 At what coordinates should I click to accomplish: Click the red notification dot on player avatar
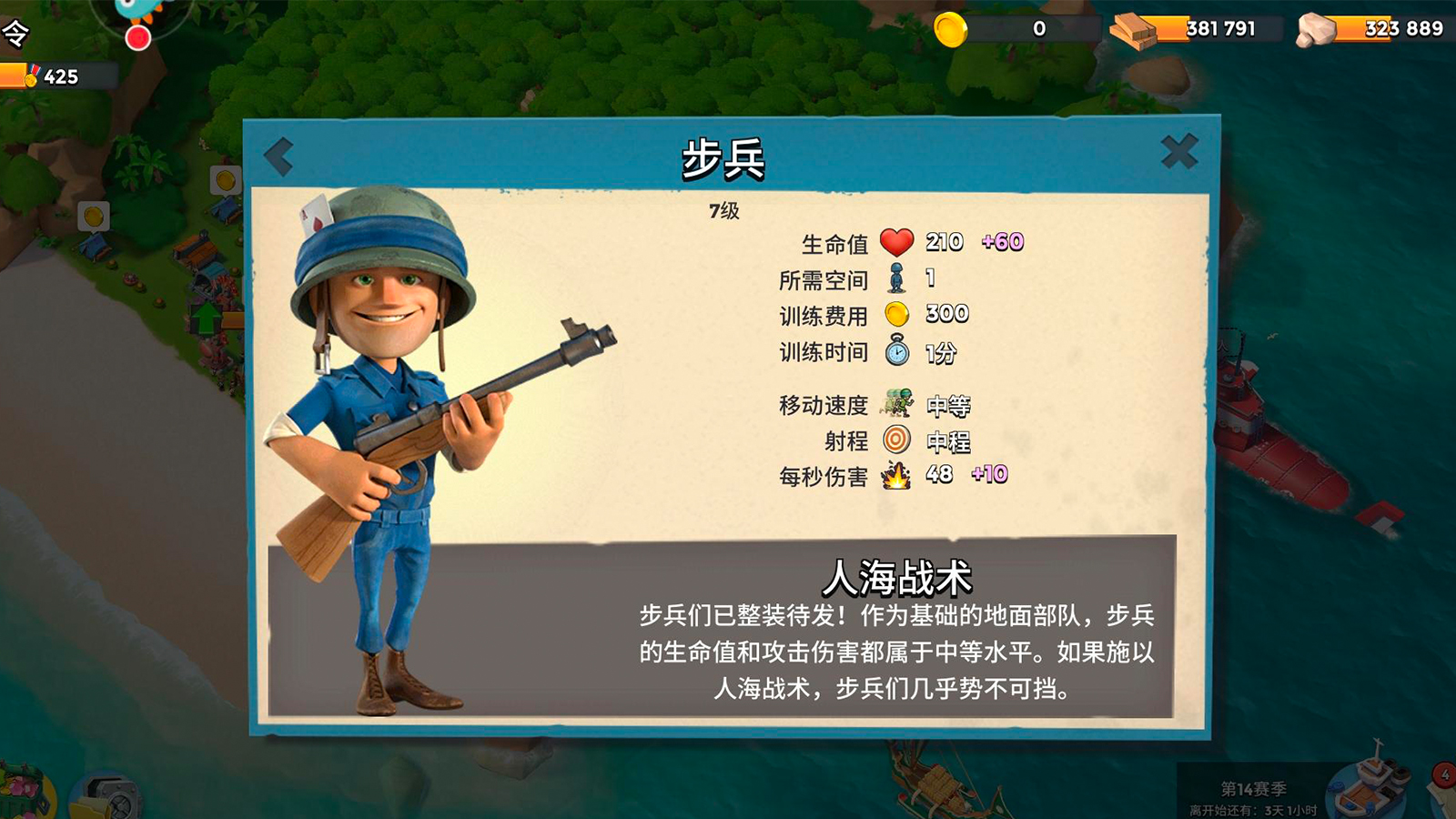pyautogui.click(x=138, y=36)
